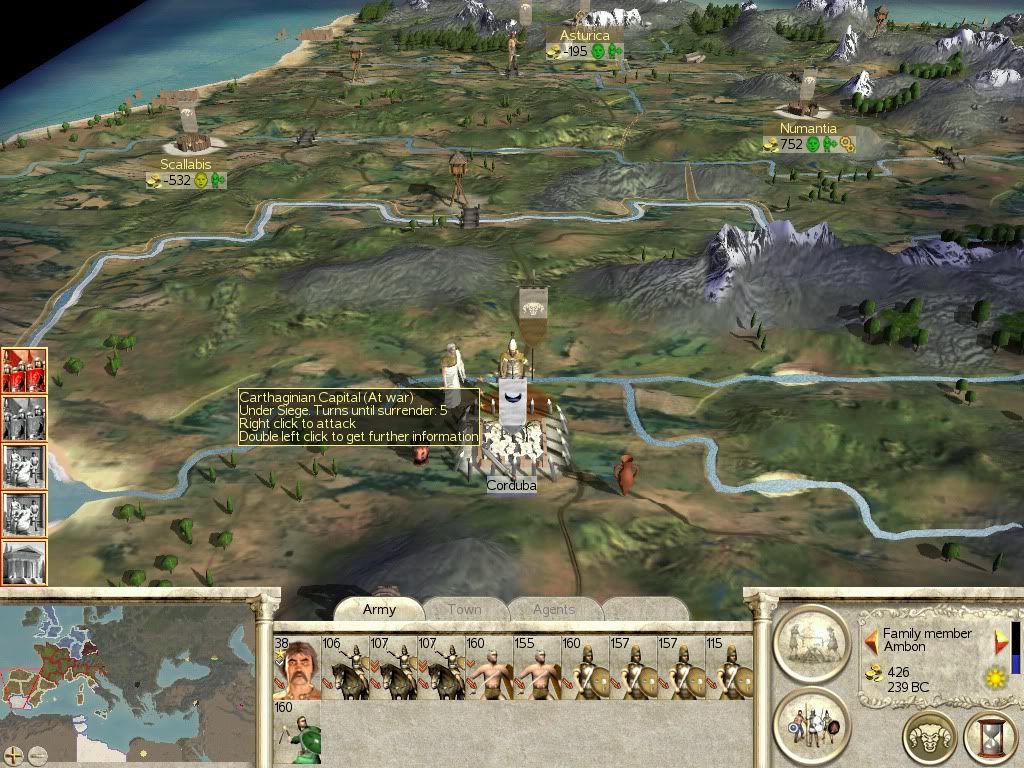Open the faction overview ram-head button

pos(930,738)
